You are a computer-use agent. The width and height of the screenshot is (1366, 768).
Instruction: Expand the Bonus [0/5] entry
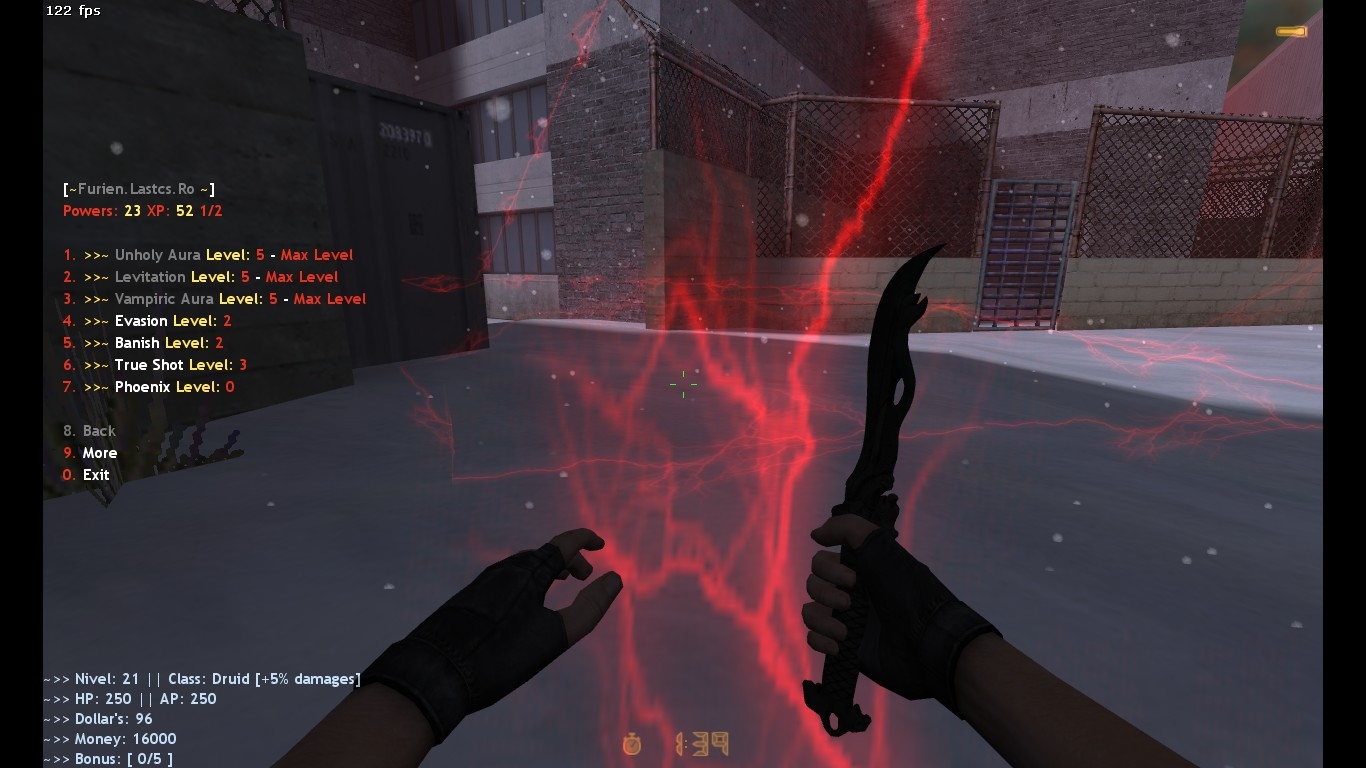(x=108, y=758)
